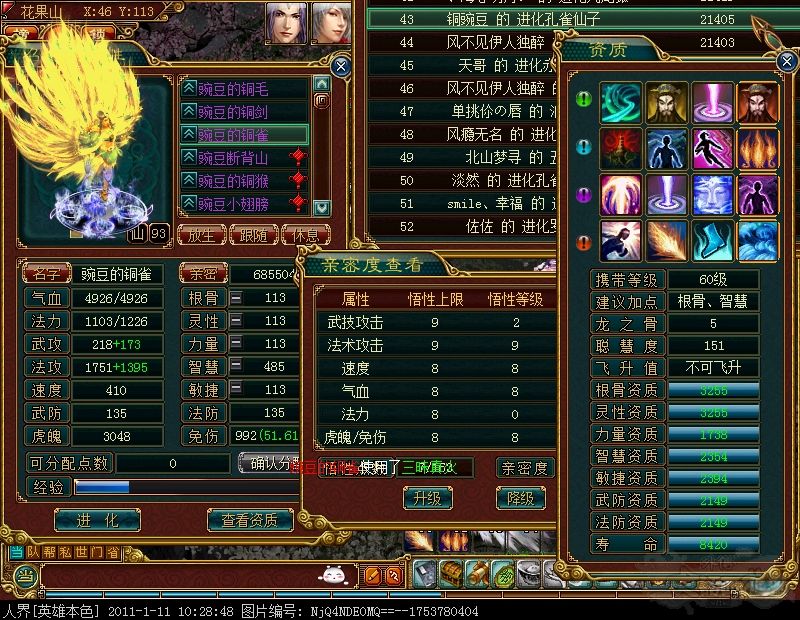Select pet 豌豆的铜毛 in the list
Screen dimensions: 800x620
pos(240,89)
